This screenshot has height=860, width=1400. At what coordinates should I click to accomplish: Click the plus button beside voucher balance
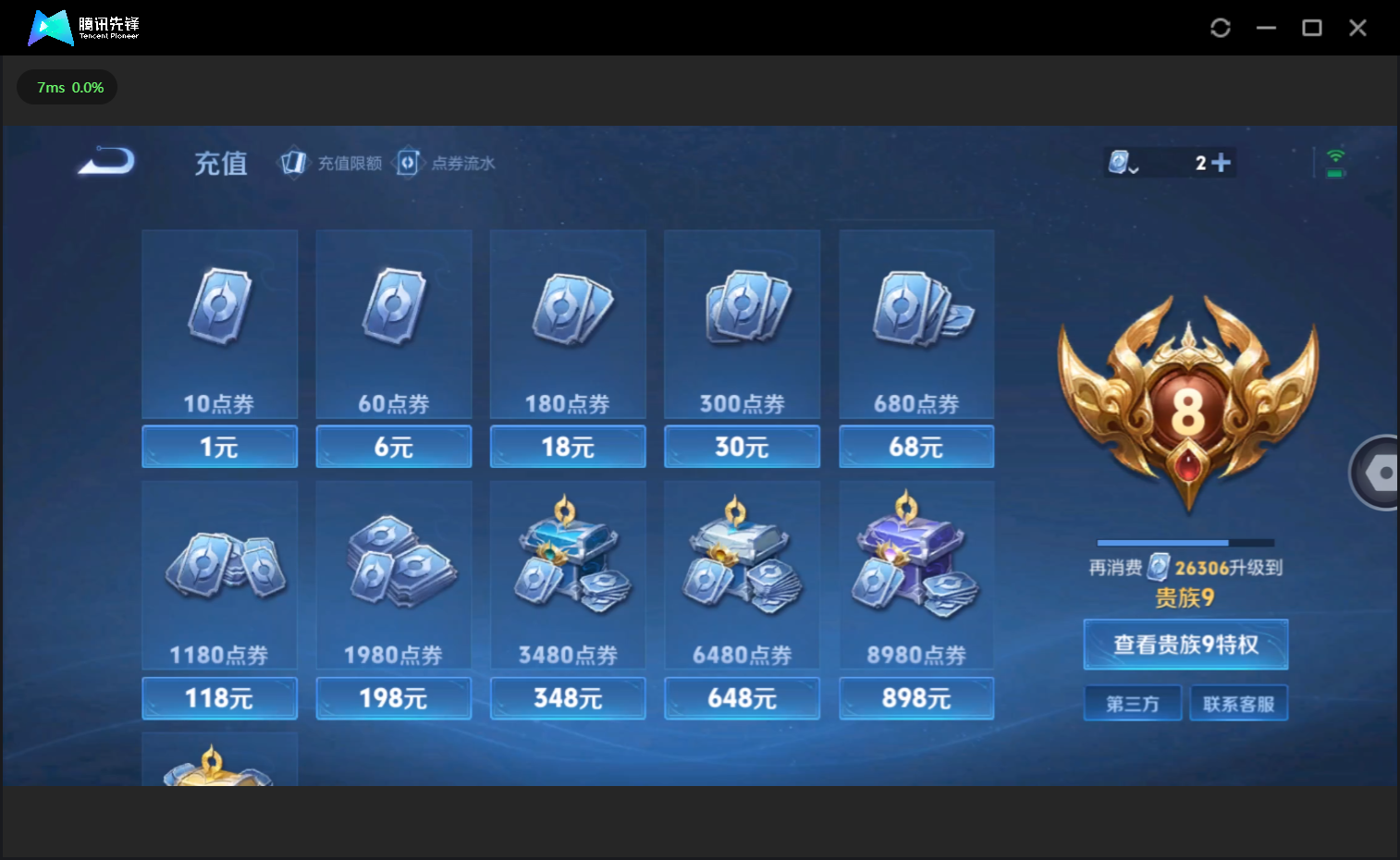1221,163
